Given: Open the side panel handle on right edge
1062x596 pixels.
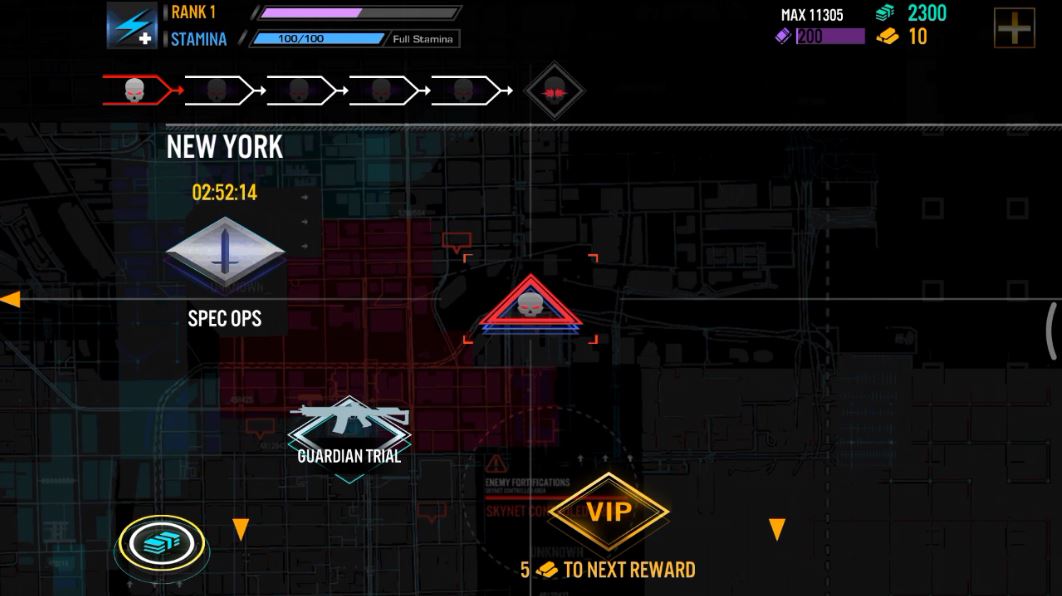Looking at the screenshot, I should point(1052,331).
